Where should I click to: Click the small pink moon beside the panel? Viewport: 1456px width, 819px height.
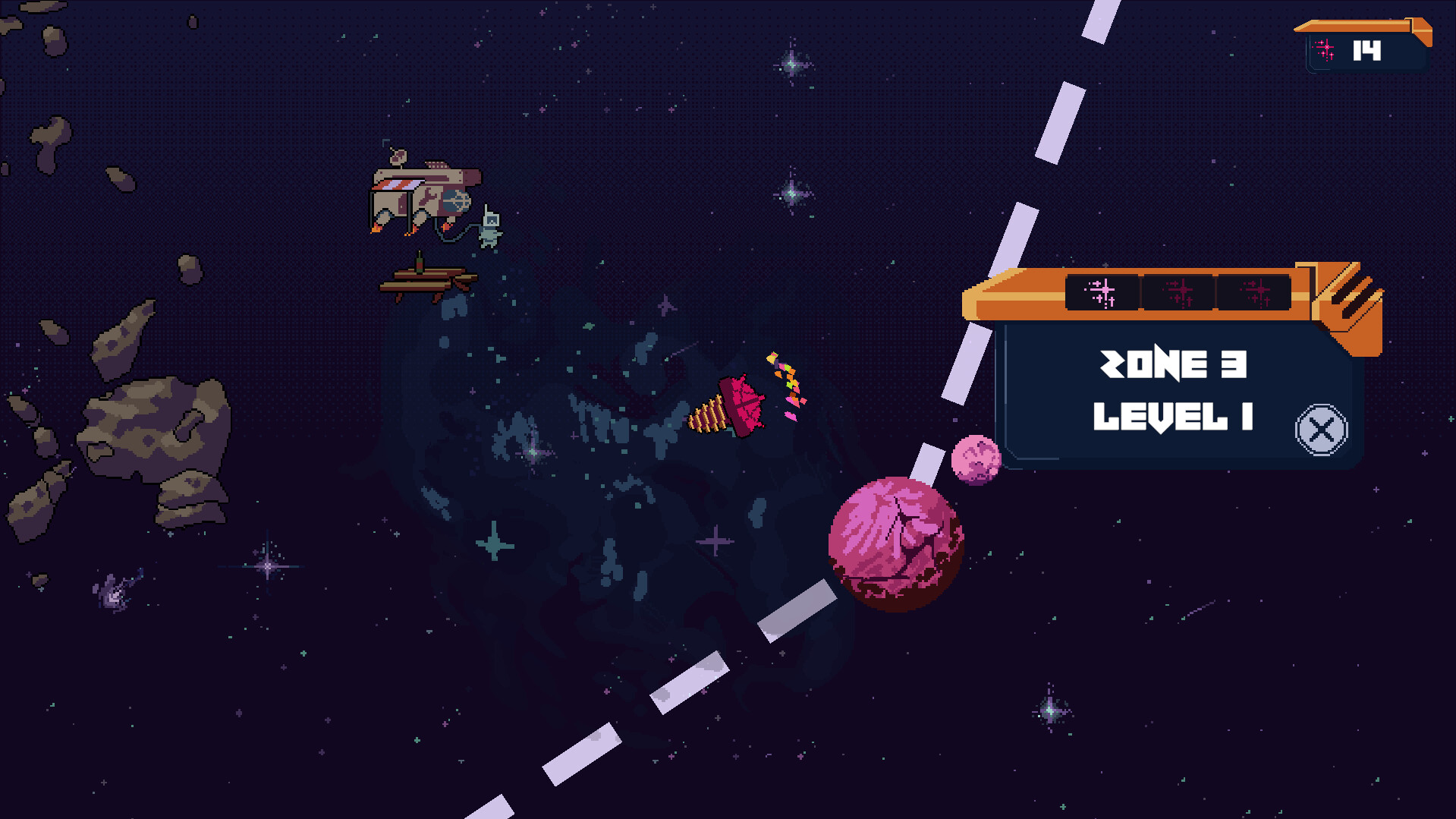tap(977, 459)
